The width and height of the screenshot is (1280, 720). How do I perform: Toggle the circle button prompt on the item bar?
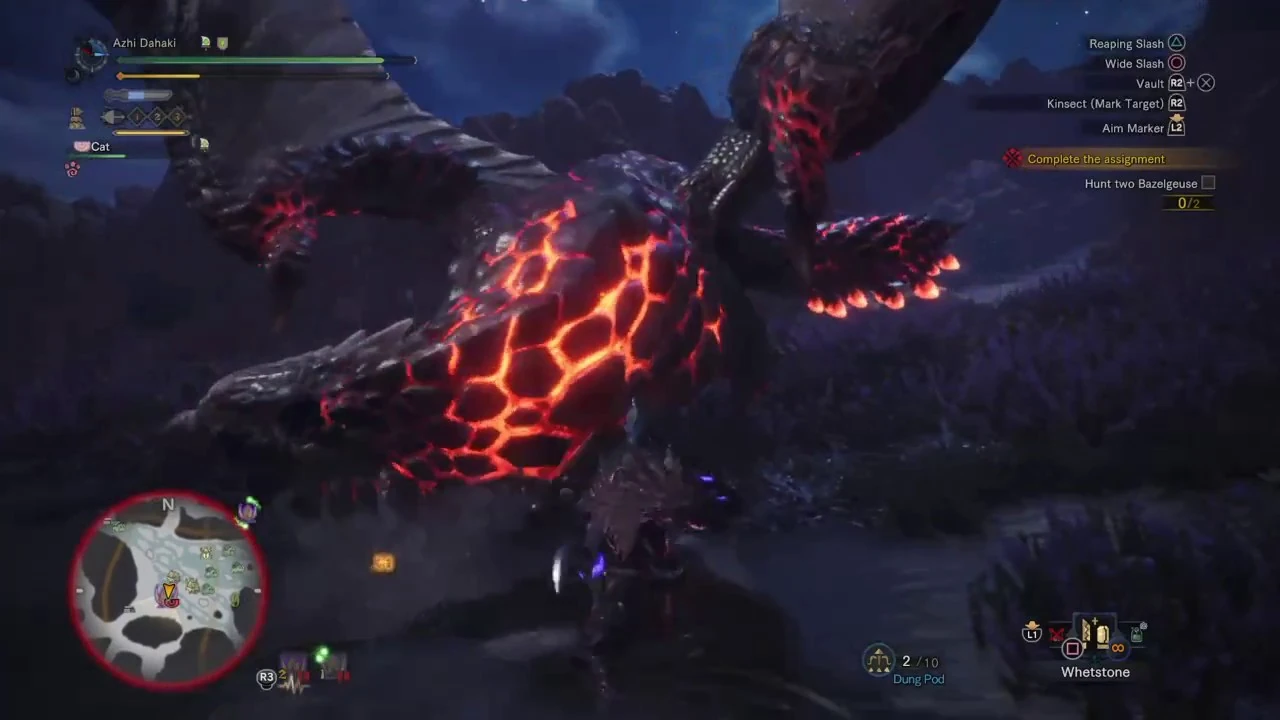click(x=1072, y=648)
